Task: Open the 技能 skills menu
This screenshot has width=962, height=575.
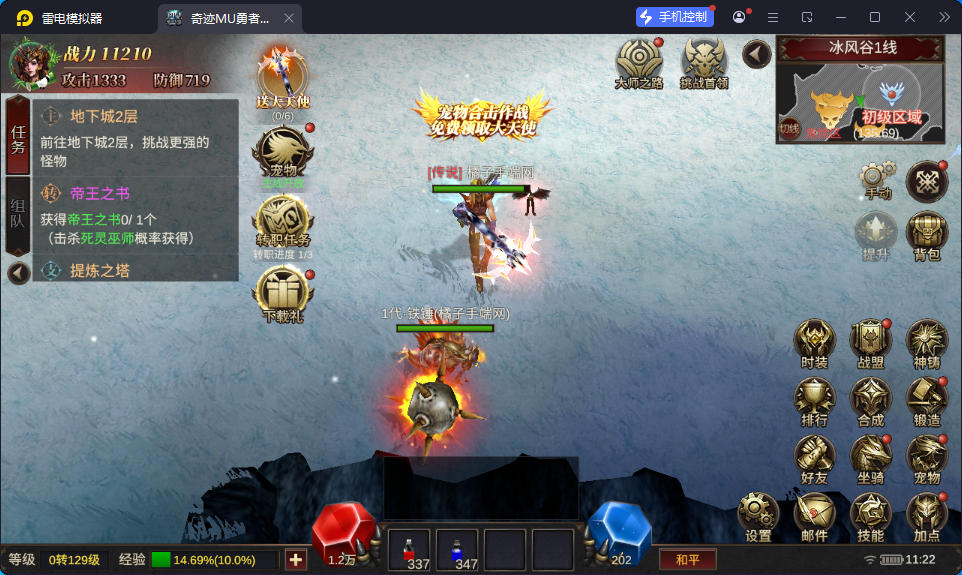Action: [x=870, y=514]
